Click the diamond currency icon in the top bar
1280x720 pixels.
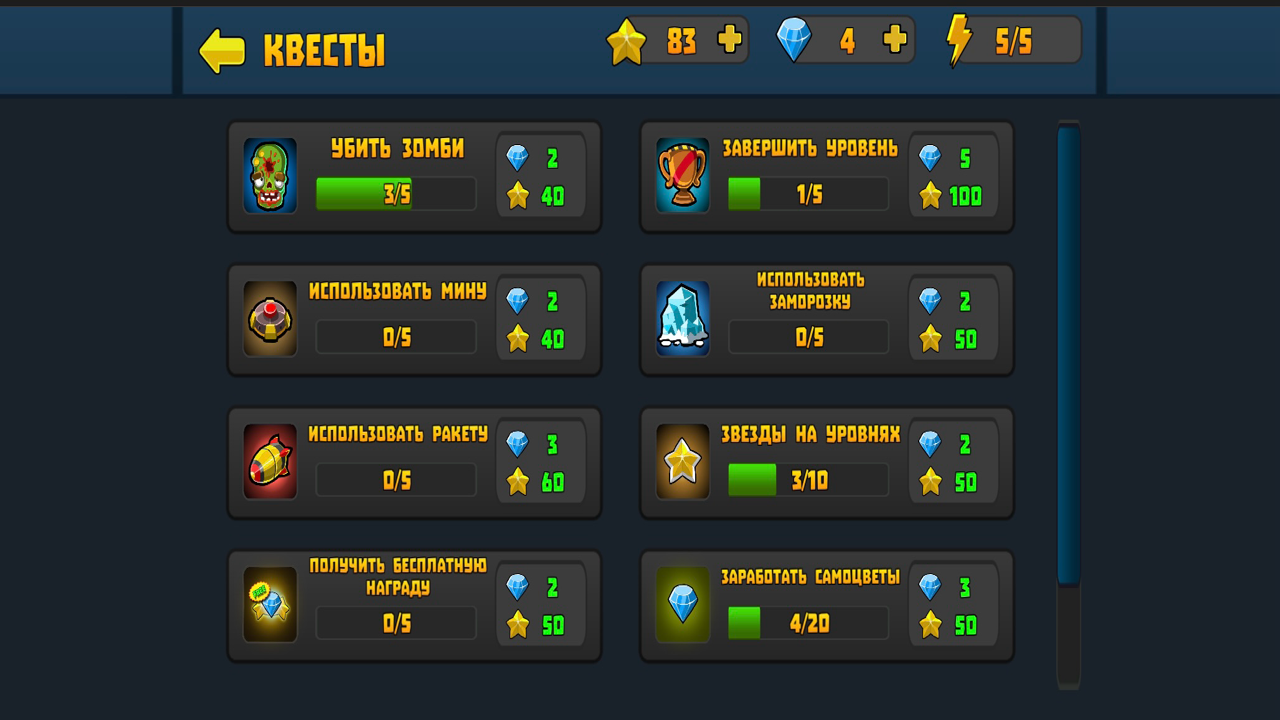(794, 40)
